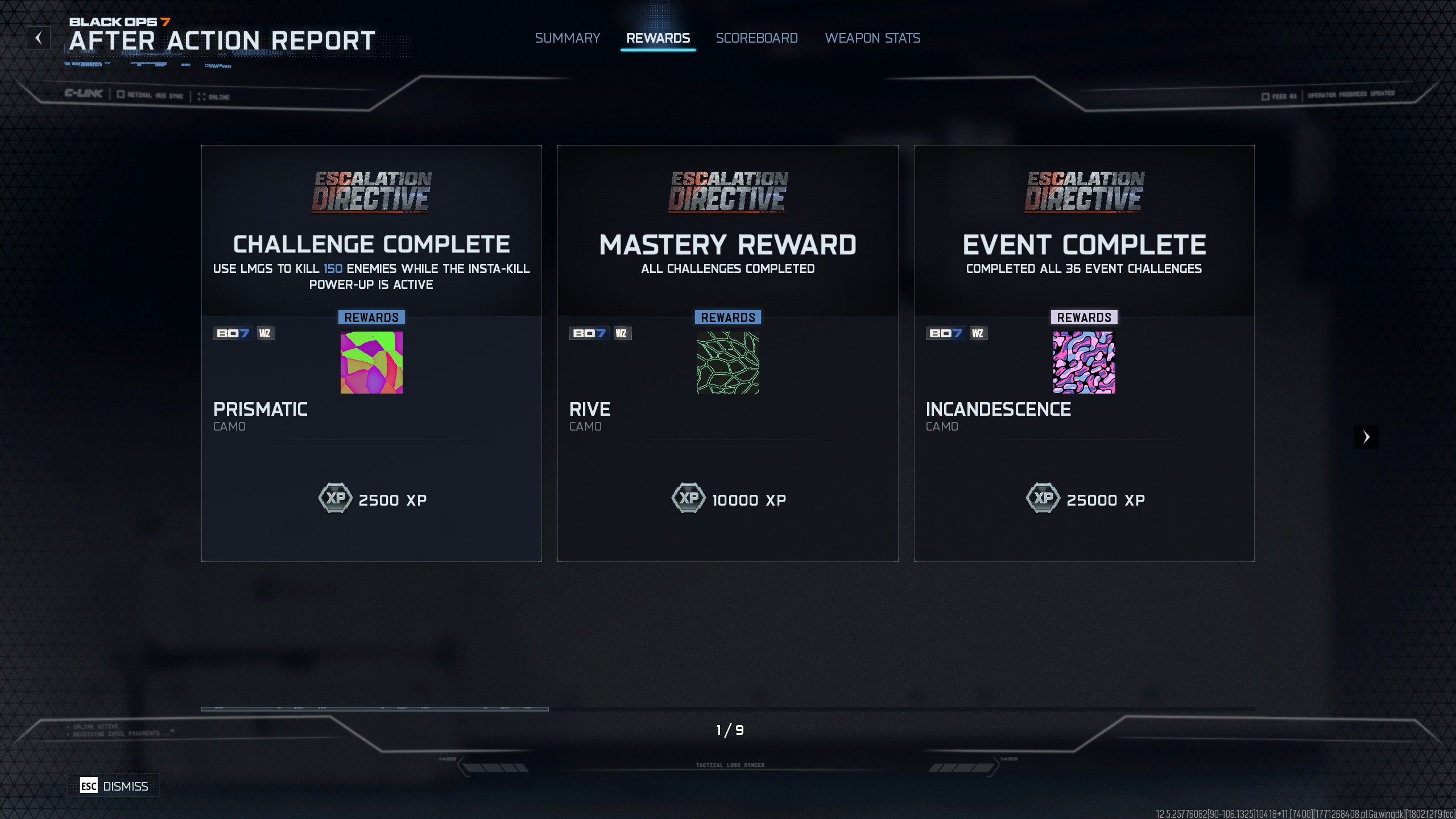This screenshot has height=819, width=1456.
Task: Click the WZ badge on Prismatic card
Action: (x=265, y=333)
